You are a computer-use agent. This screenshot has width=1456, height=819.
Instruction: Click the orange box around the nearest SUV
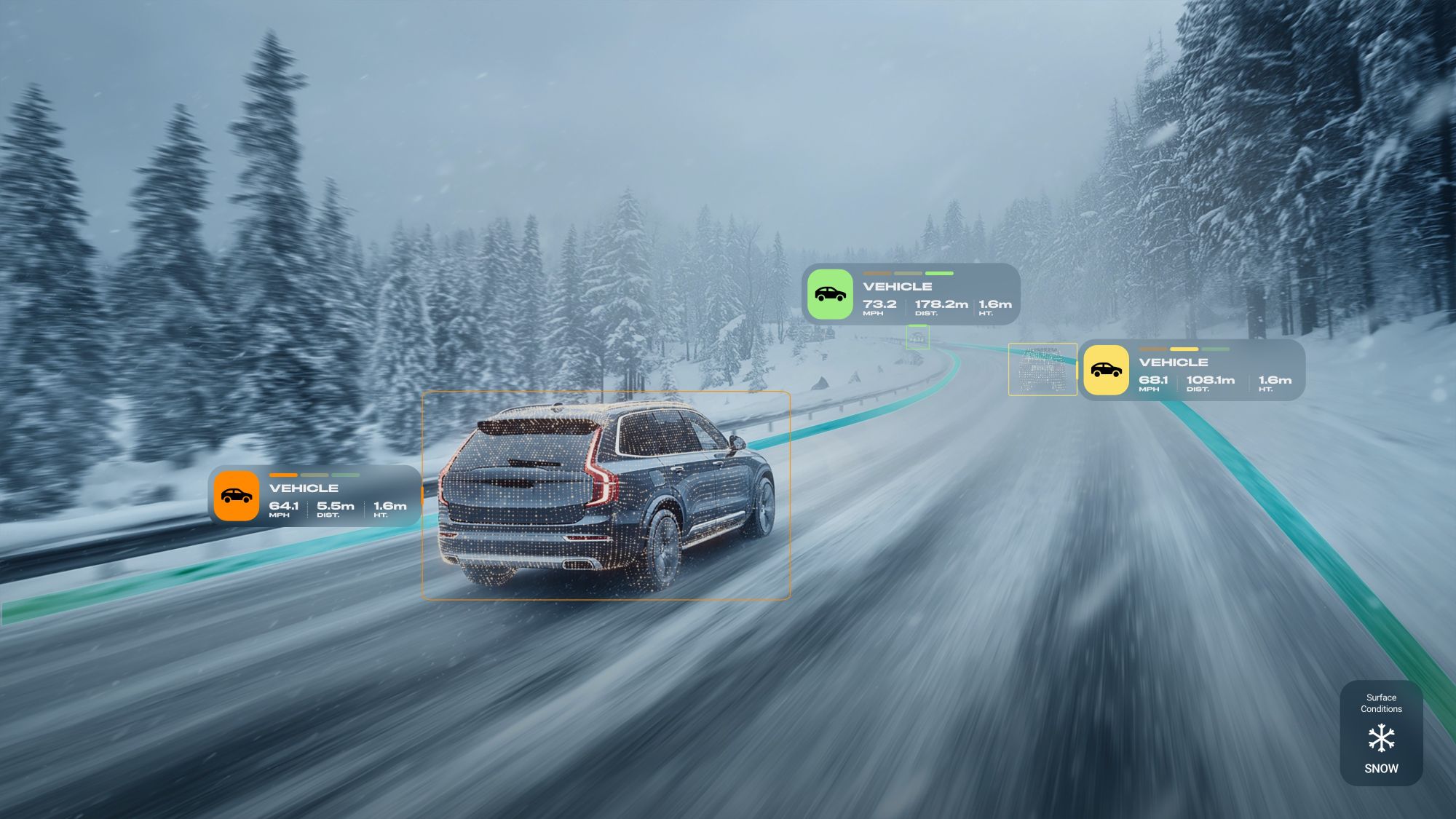click(x=606, y=496)
